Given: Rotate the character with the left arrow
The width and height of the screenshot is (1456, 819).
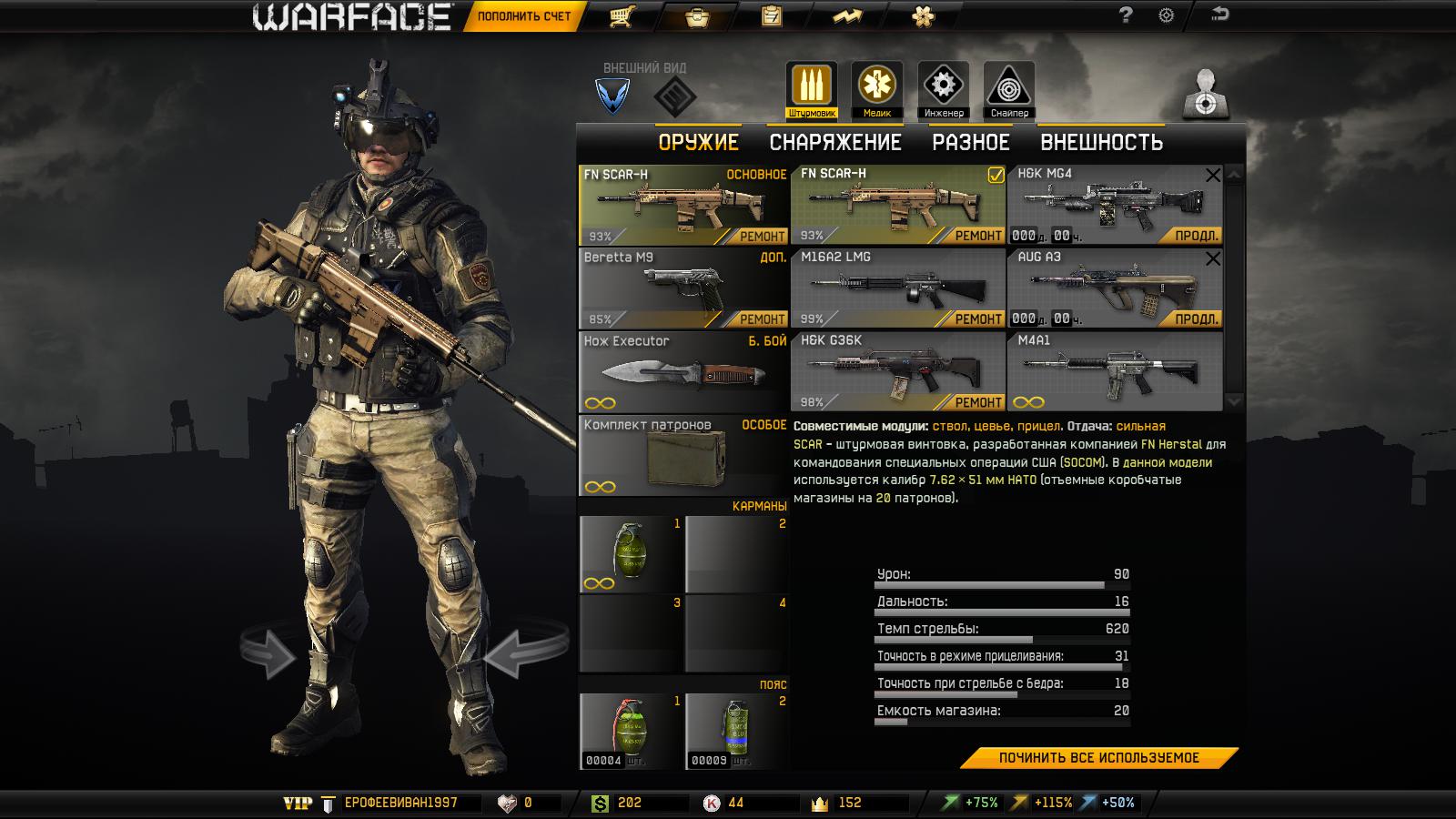Looking at the screenshot, I should point(268,653).
